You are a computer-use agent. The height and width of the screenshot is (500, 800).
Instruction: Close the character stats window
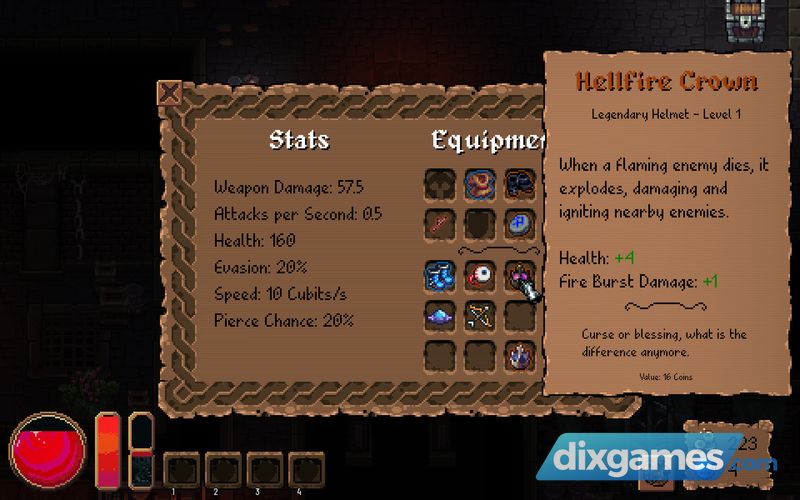[171, 94]
